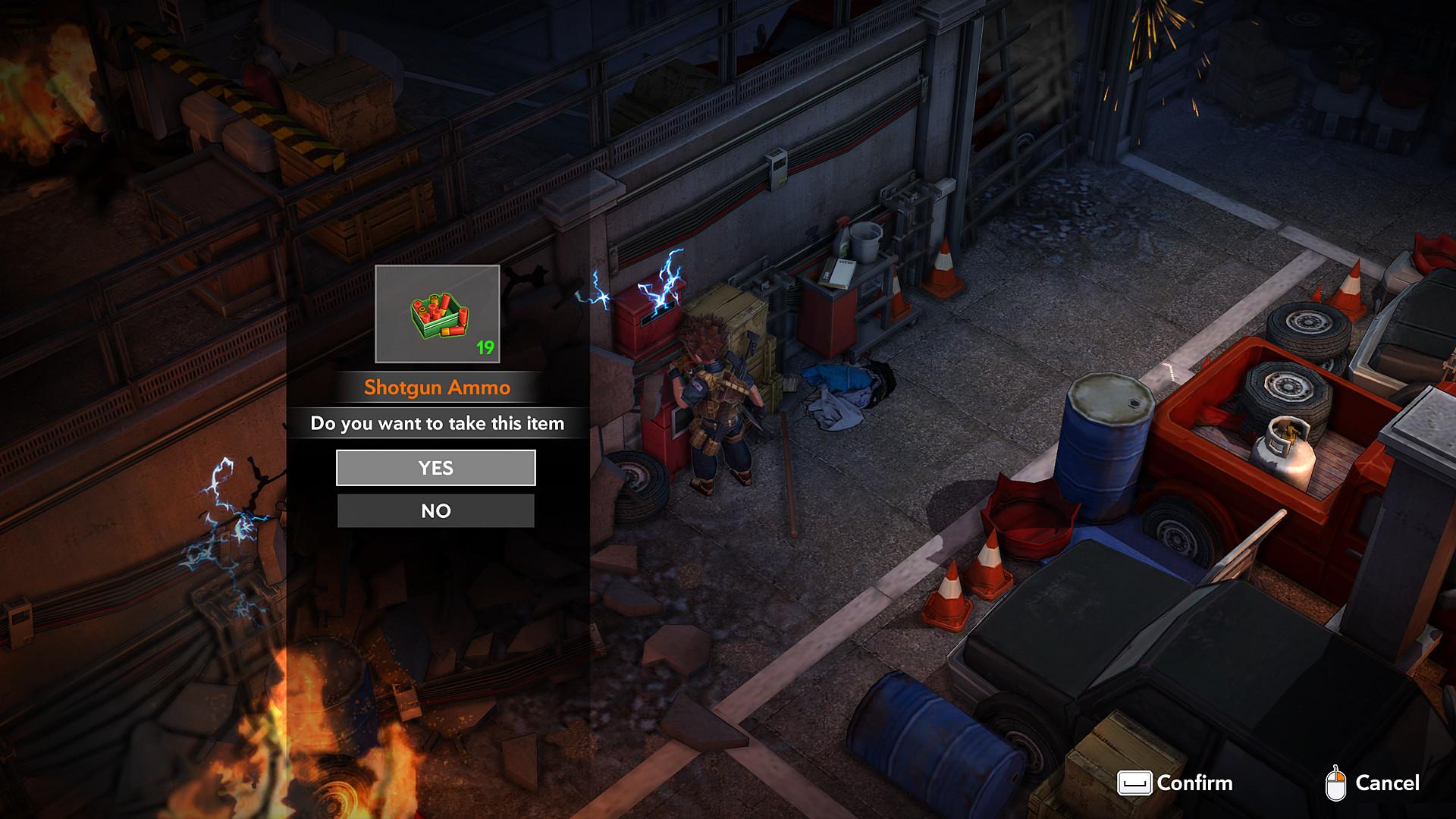Choose NO to decline the item

click(436, 510)
